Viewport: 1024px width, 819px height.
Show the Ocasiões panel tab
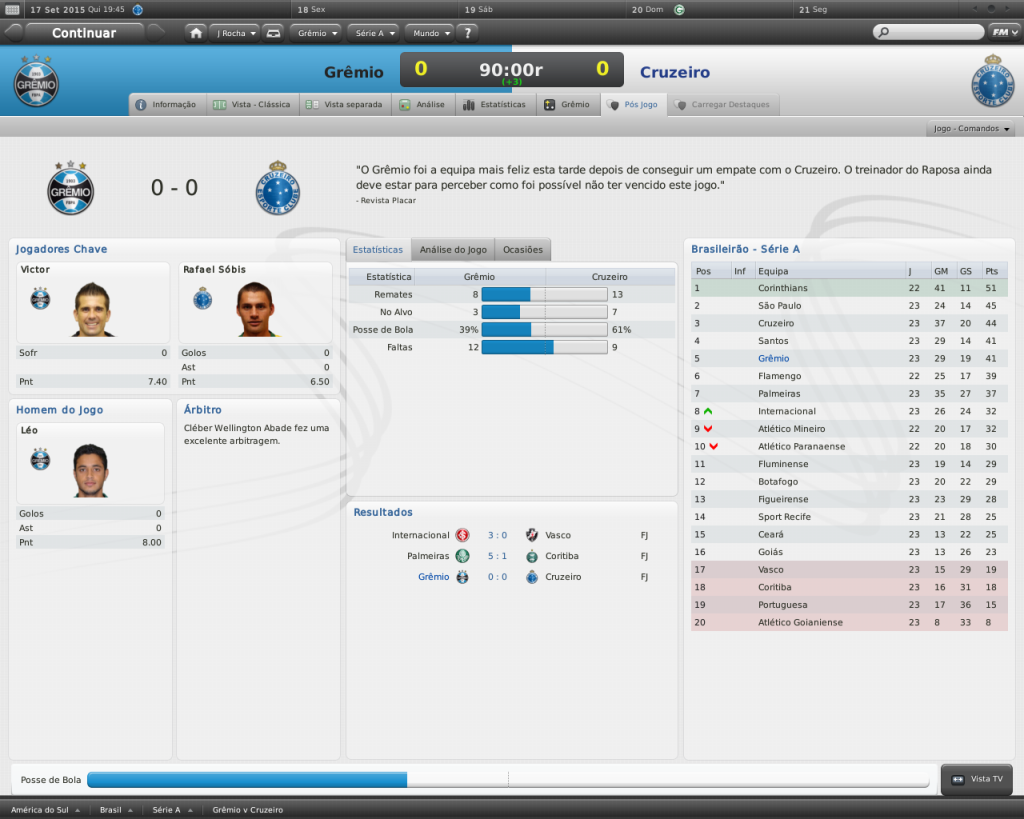pyautogui.click(x=523, y=249)
